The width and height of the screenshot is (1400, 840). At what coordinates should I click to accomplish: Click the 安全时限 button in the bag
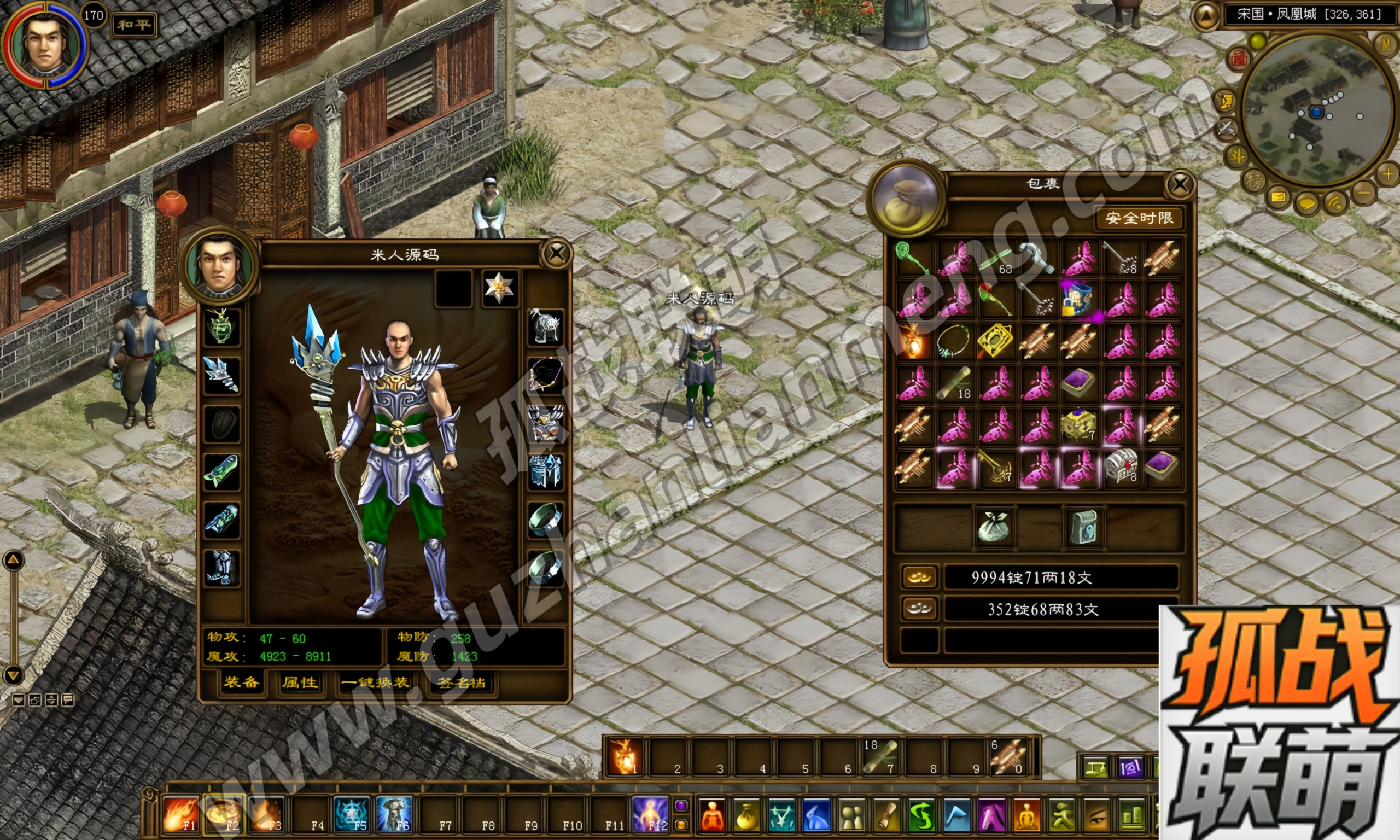1139,218
